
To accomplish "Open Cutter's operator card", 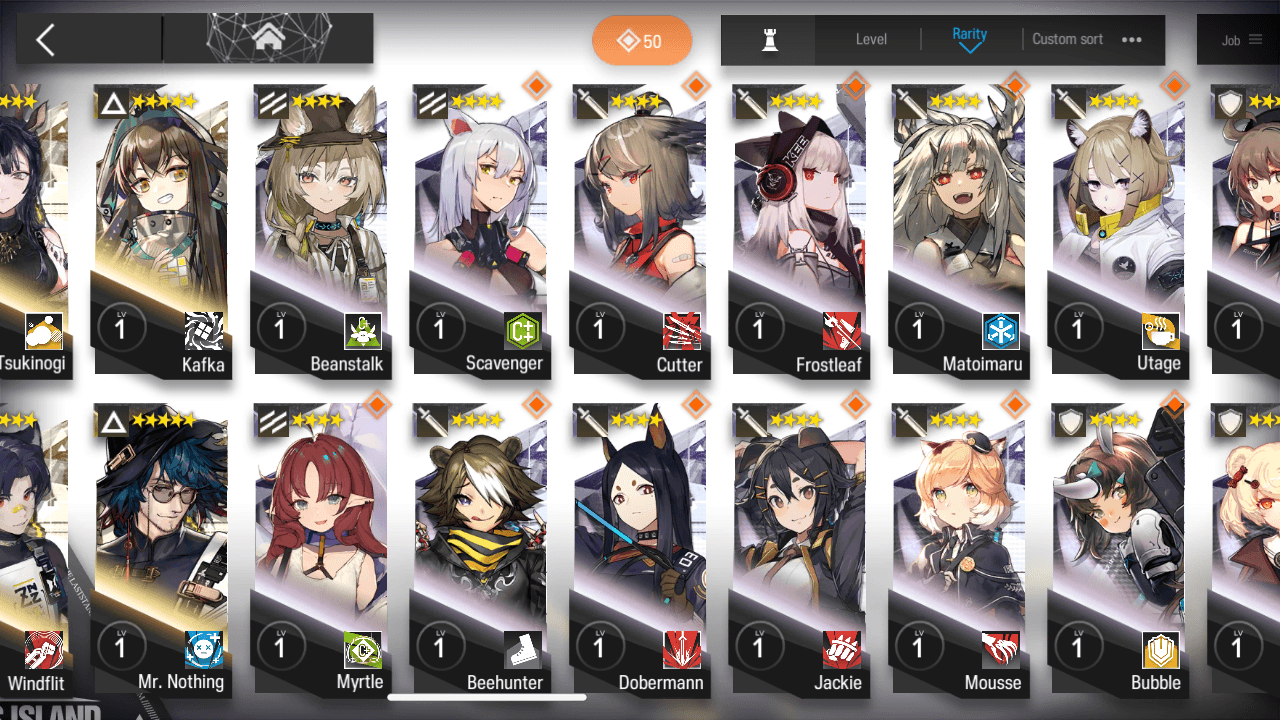I will coord(640,230).
